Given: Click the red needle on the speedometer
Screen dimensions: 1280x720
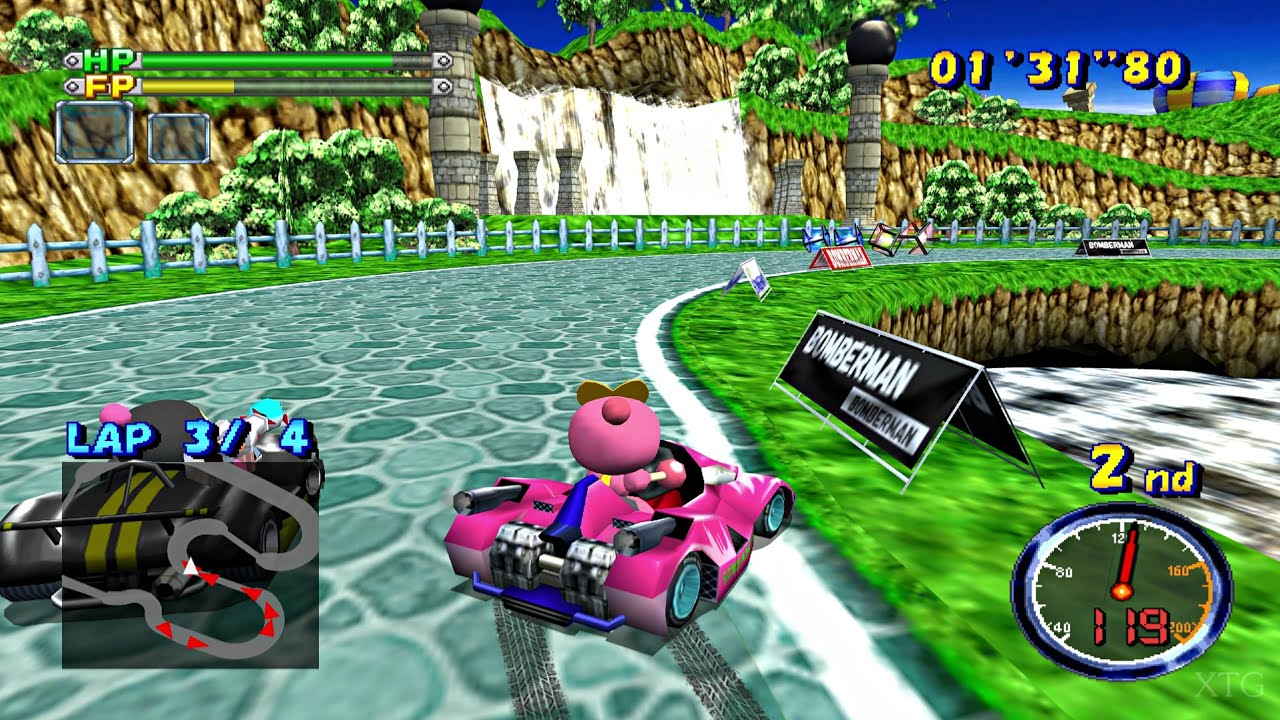Looking at the screenshot, I should [x=1127, y=557].
